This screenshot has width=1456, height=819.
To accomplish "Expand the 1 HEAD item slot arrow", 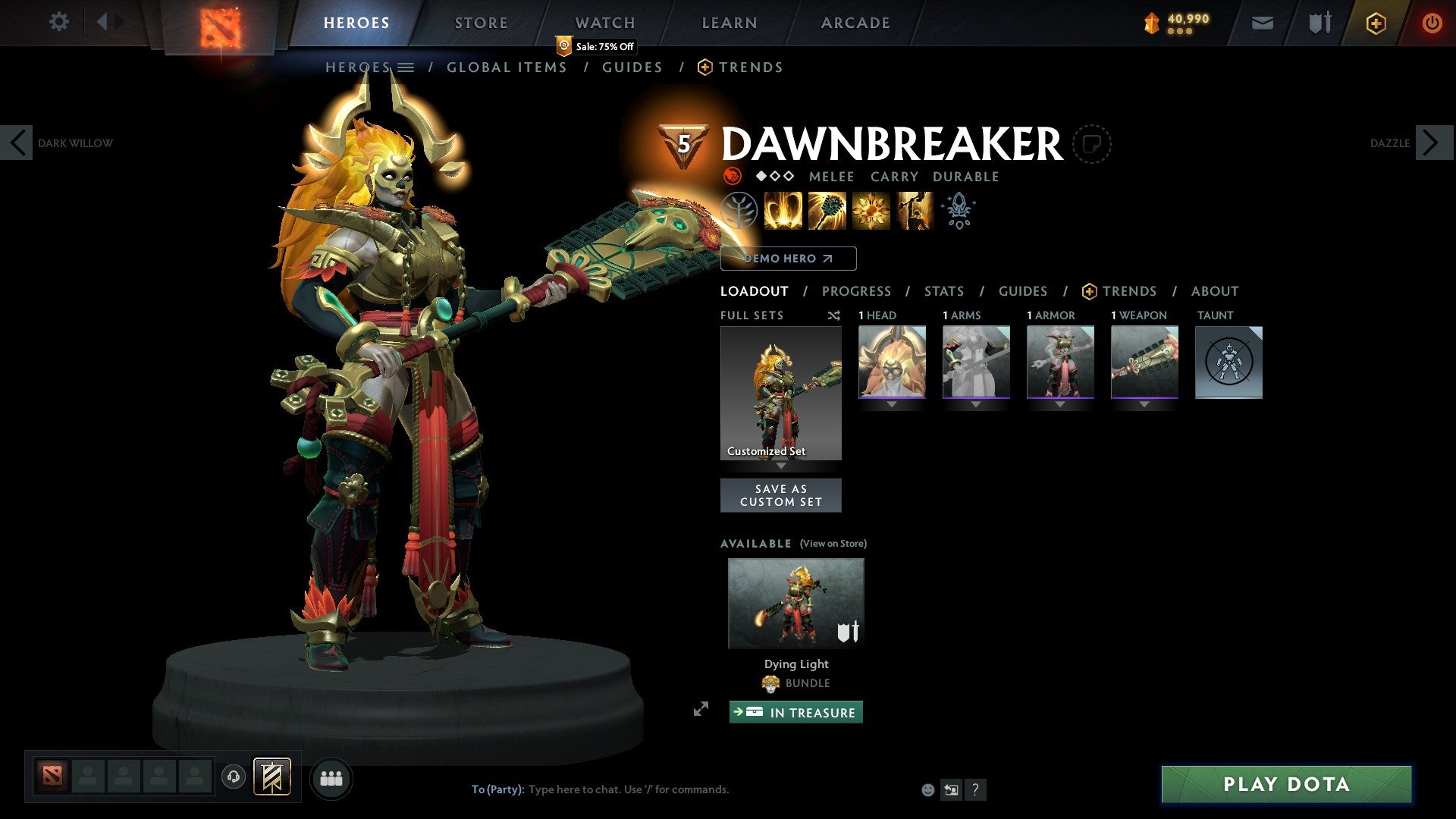I will 892,404.
